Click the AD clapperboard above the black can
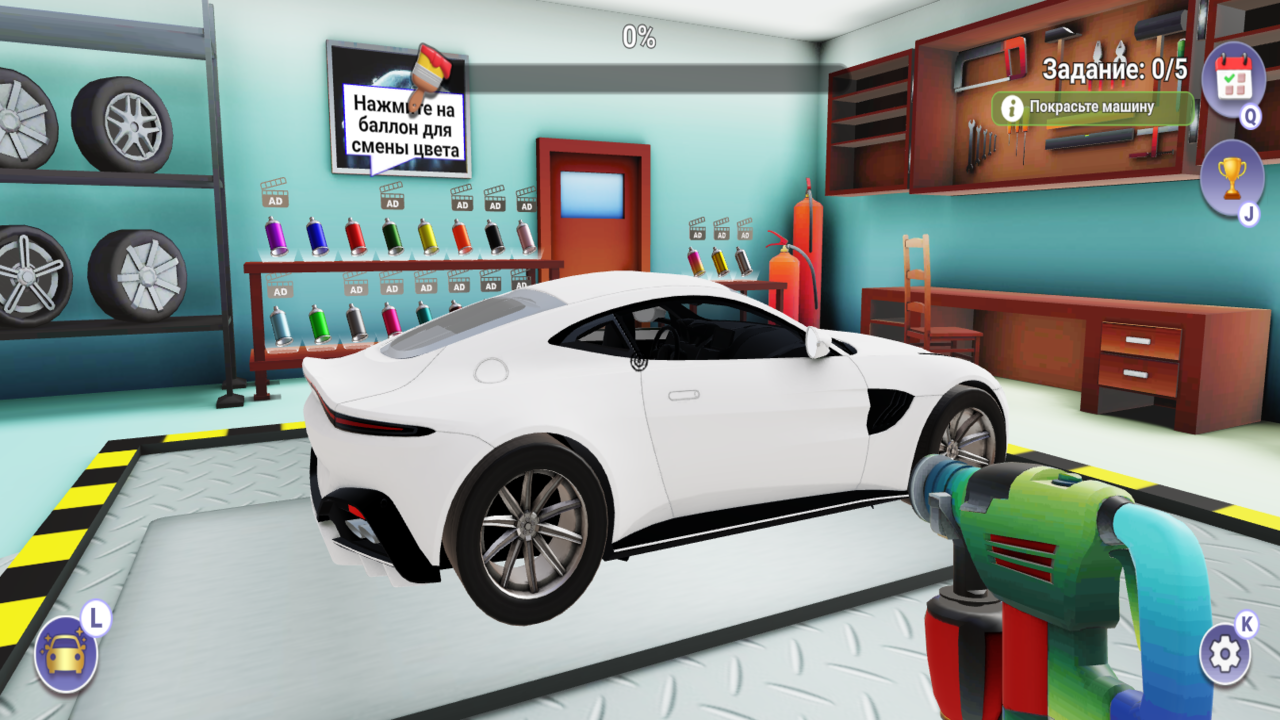This screenshot has width=1280, height=720. pos(494,205)
